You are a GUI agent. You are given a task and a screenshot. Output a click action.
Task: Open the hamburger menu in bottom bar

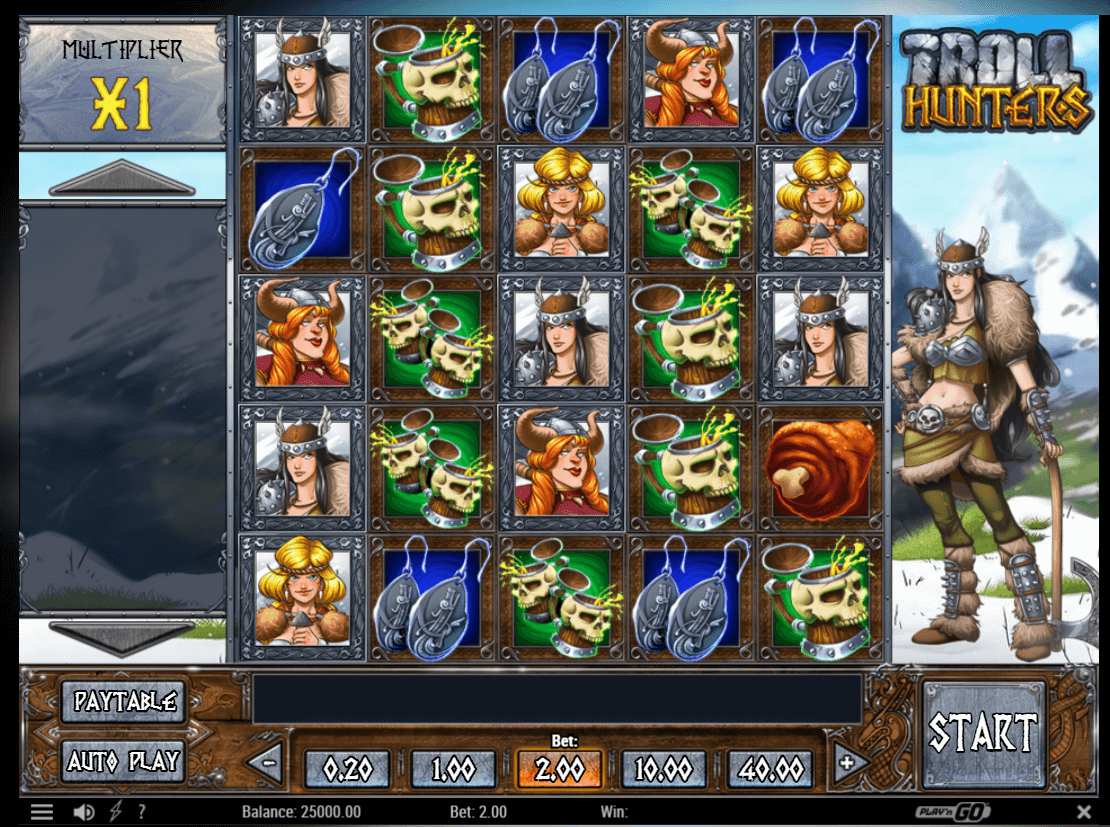point(41,812)
